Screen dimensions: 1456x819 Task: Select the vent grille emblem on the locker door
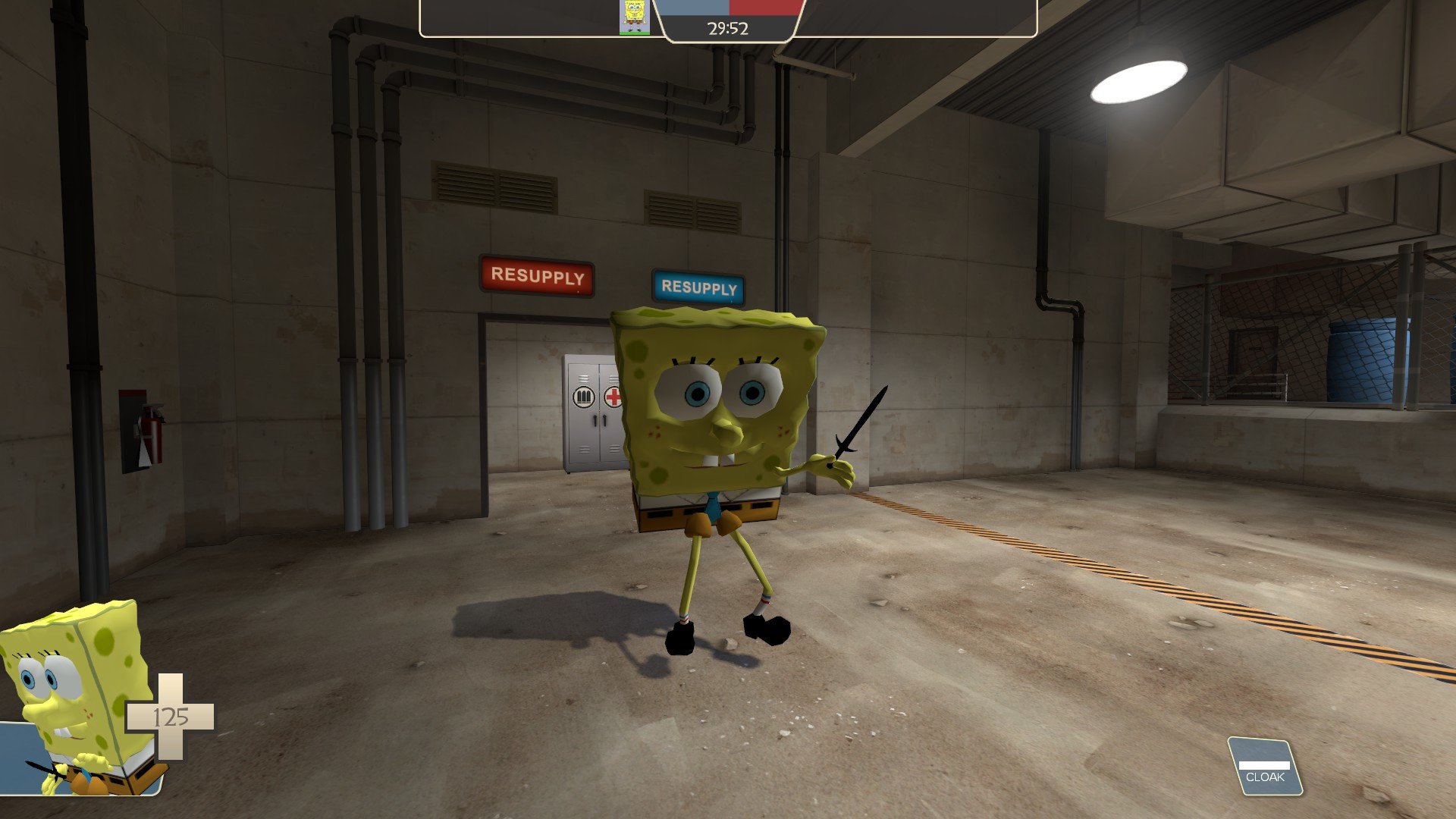coord(582,397)
